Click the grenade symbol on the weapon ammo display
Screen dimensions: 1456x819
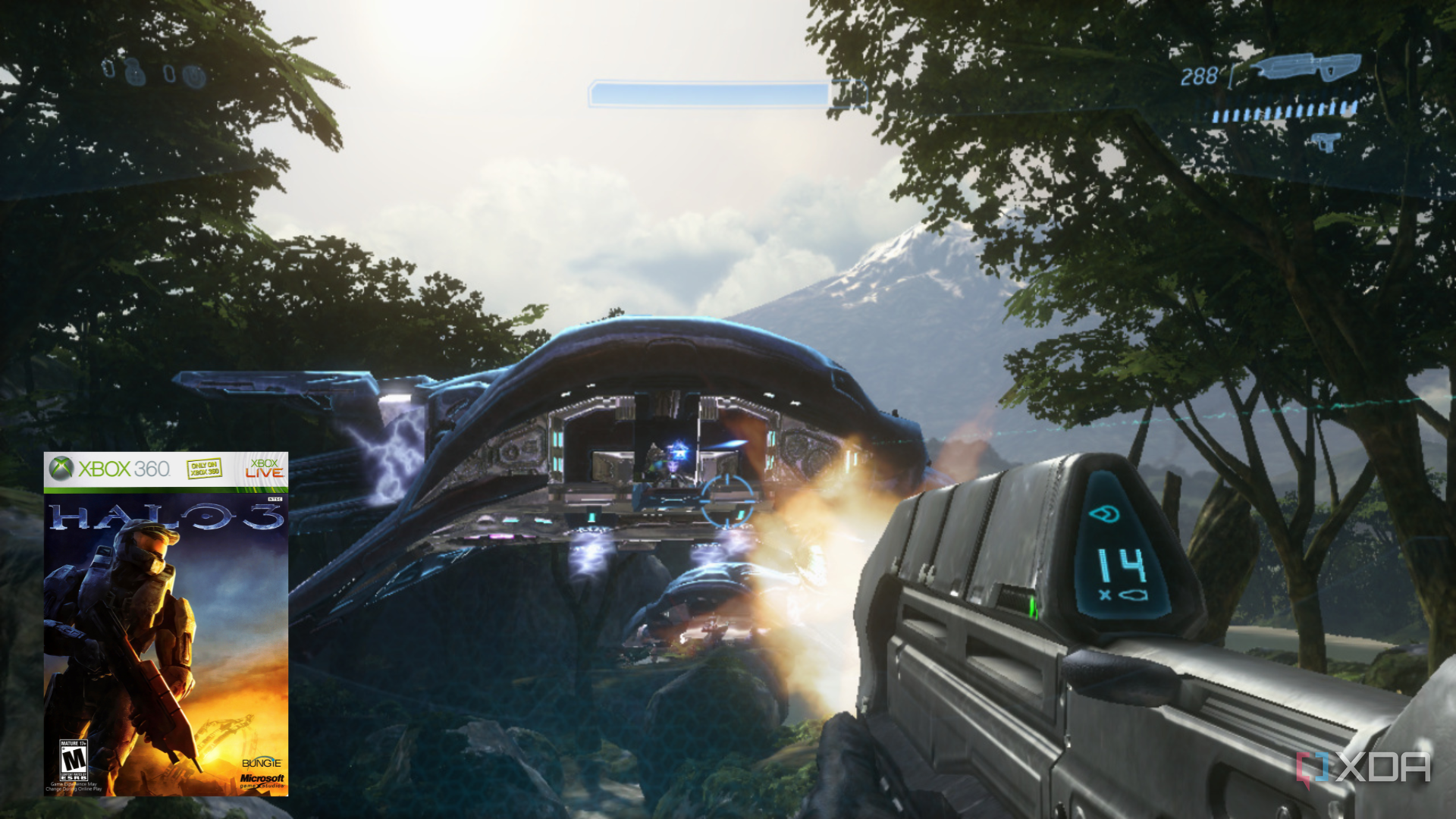(x=1133, y=594)
